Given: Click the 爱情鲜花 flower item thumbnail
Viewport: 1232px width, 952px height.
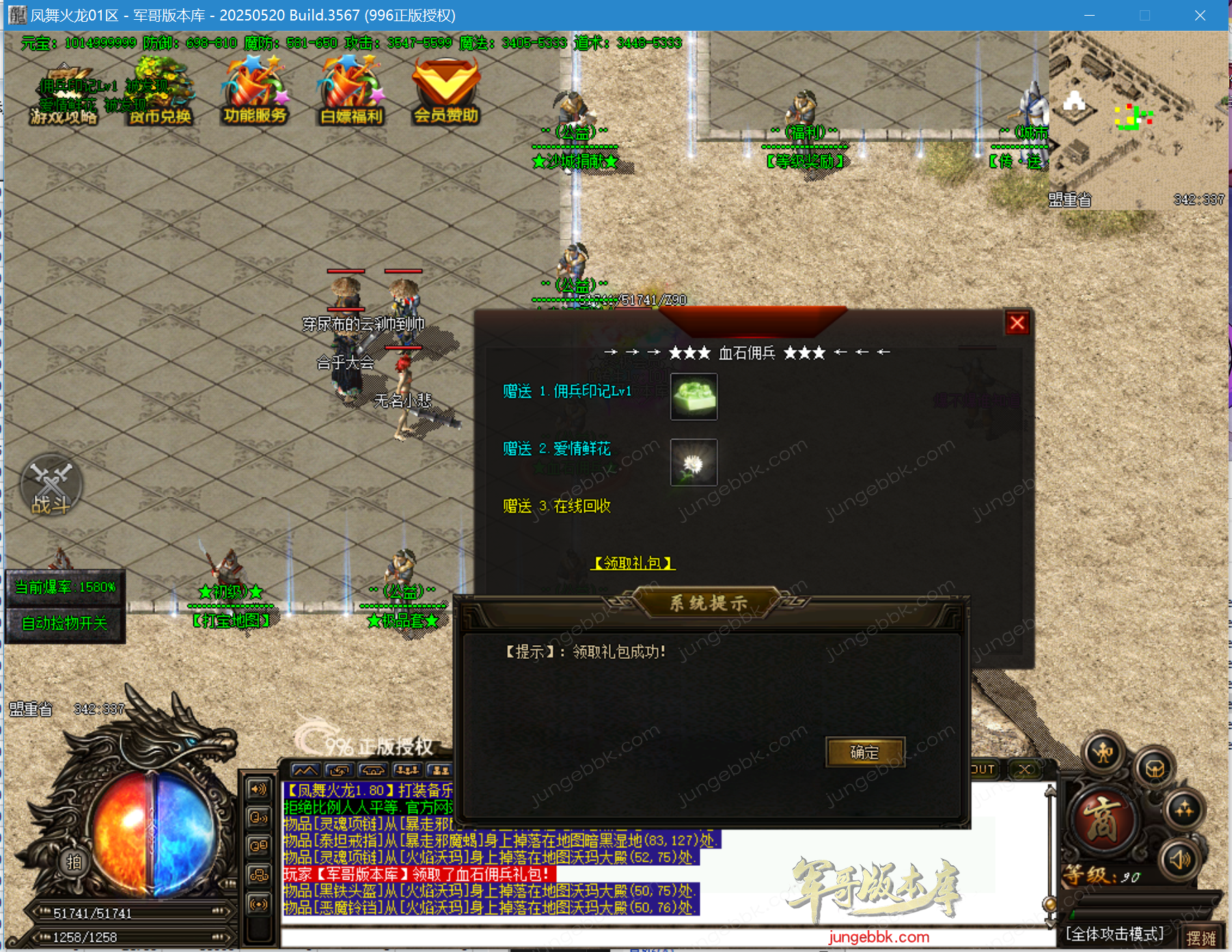Looking at the screenshot, I should (694, 462).
